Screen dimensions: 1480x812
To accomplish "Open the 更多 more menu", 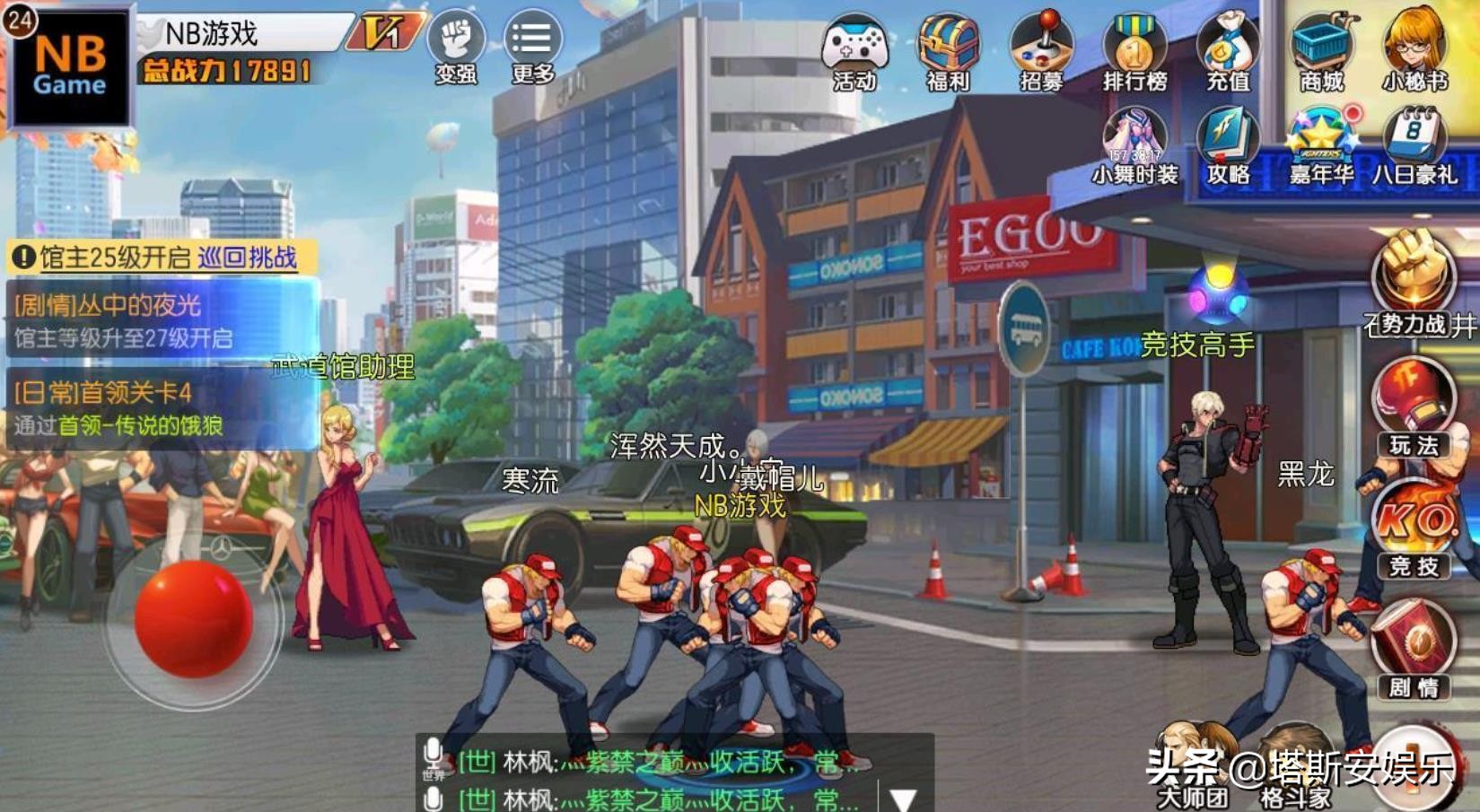I will [532, 48].
